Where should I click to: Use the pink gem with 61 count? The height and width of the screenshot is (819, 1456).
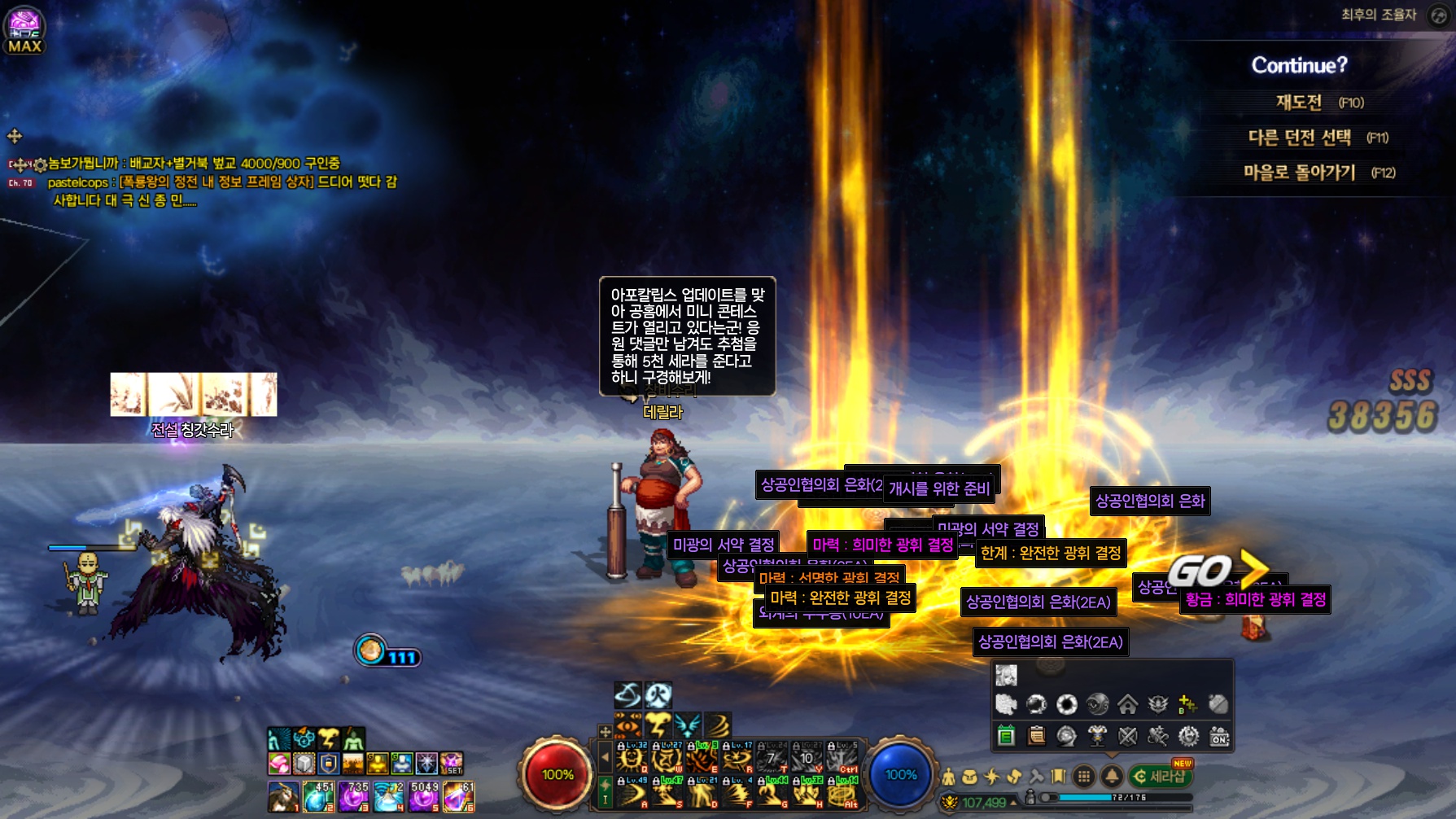click(458, 796)
